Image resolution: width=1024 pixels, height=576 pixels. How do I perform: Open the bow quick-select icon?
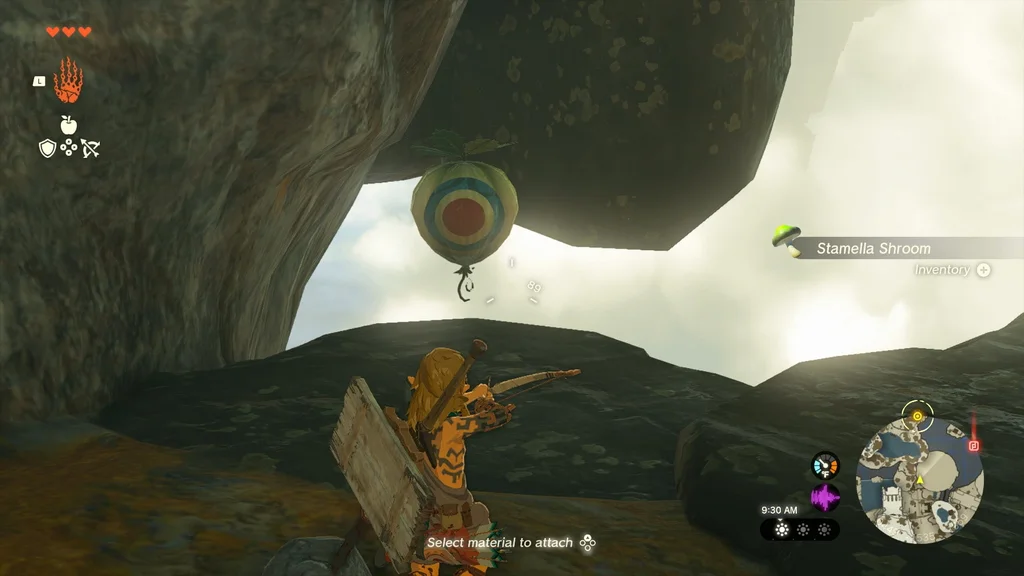tap(90, 149)
